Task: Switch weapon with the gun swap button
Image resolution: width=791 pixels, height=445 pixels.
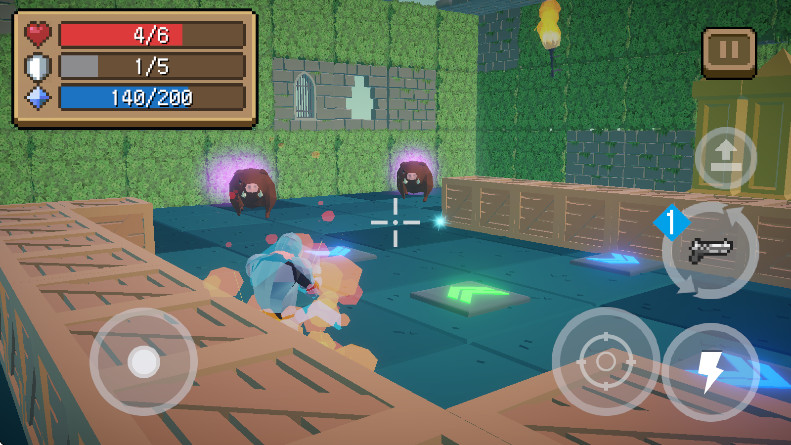Action: [710, 250]
